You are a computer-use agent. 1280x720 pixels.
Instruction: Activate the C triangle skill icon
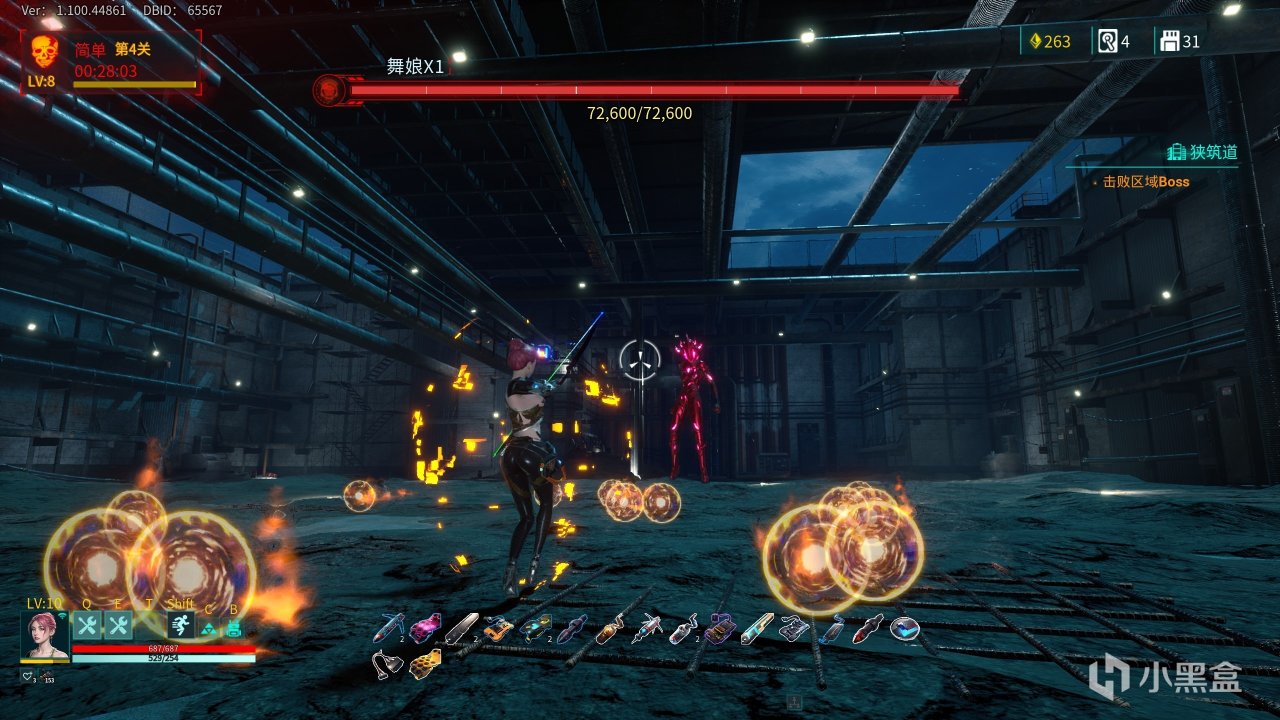pyautogui.click(x=208, y=629)
